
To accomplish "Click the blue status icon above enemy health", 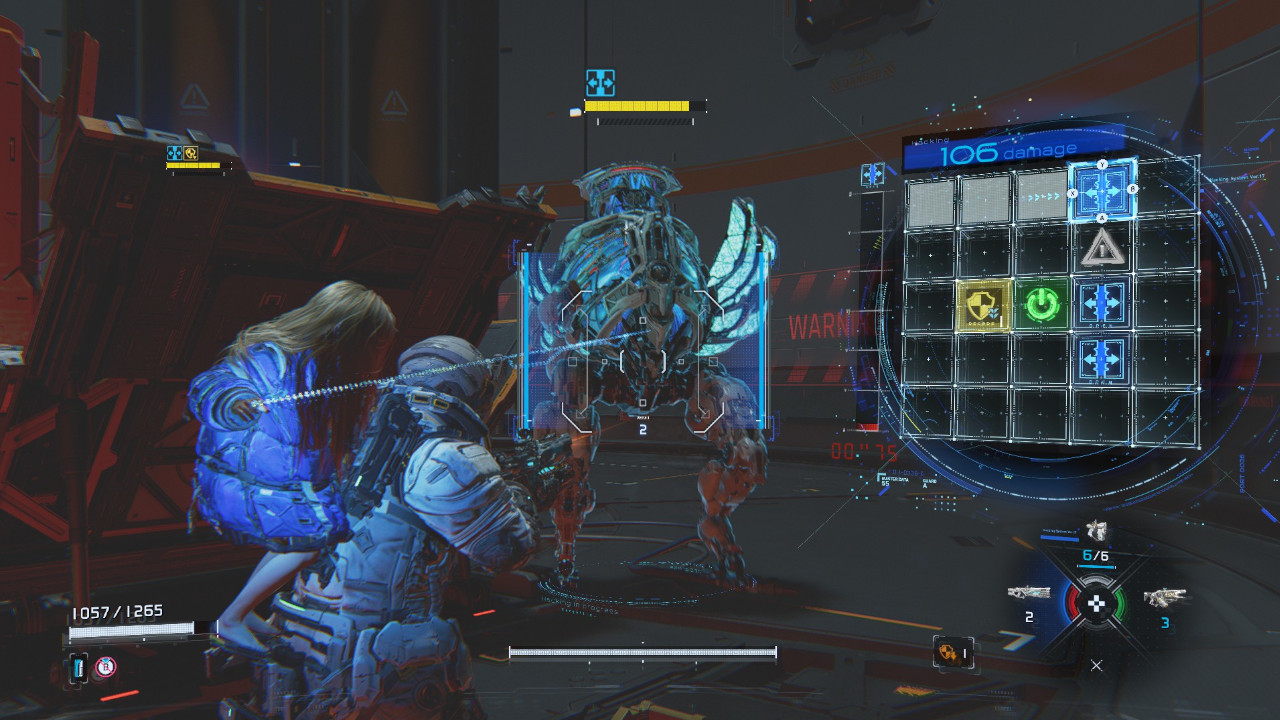I will [600, 82].
